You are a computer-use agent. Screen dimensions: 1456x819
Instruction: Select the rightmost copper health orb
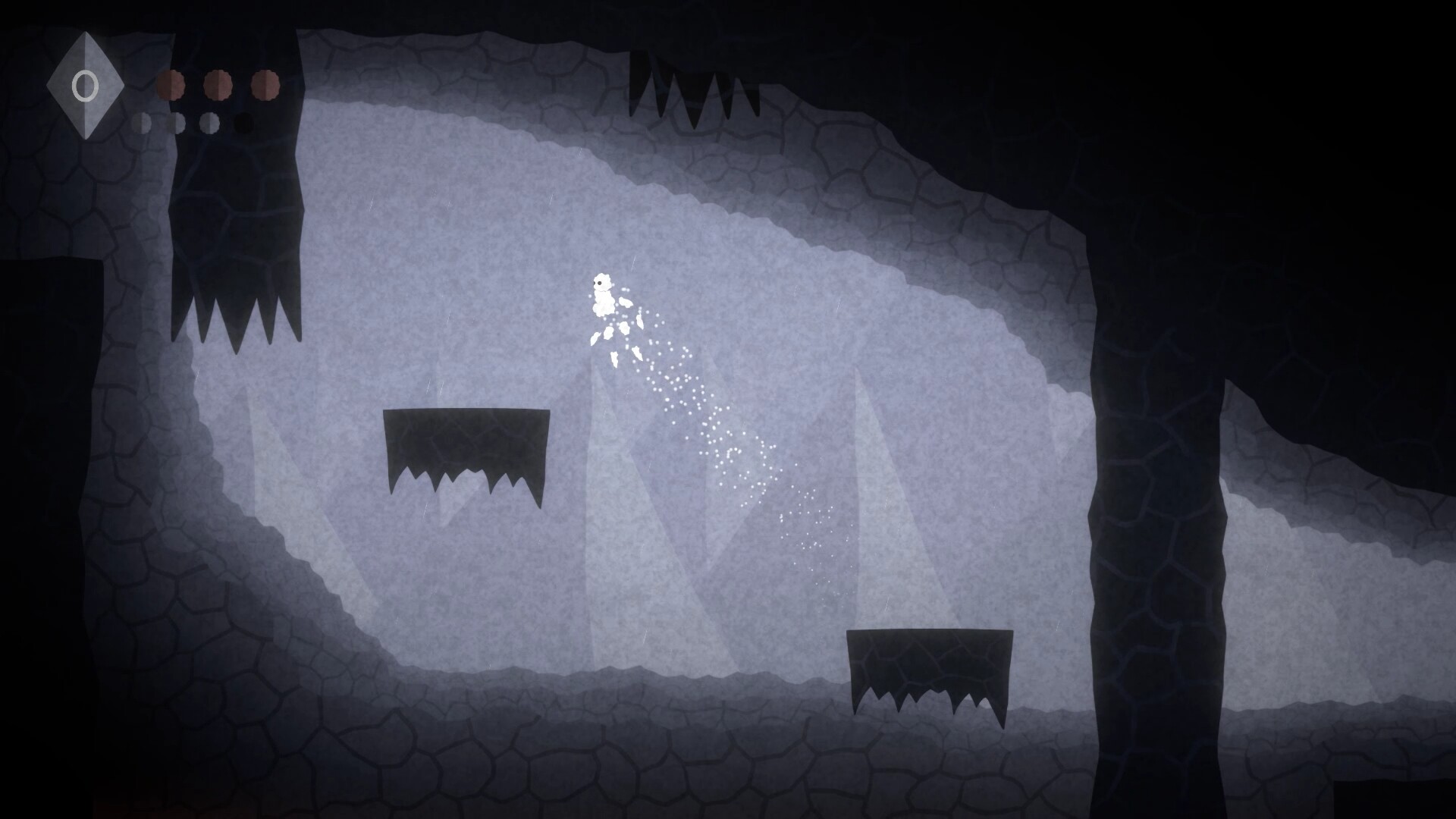[266, 86]
